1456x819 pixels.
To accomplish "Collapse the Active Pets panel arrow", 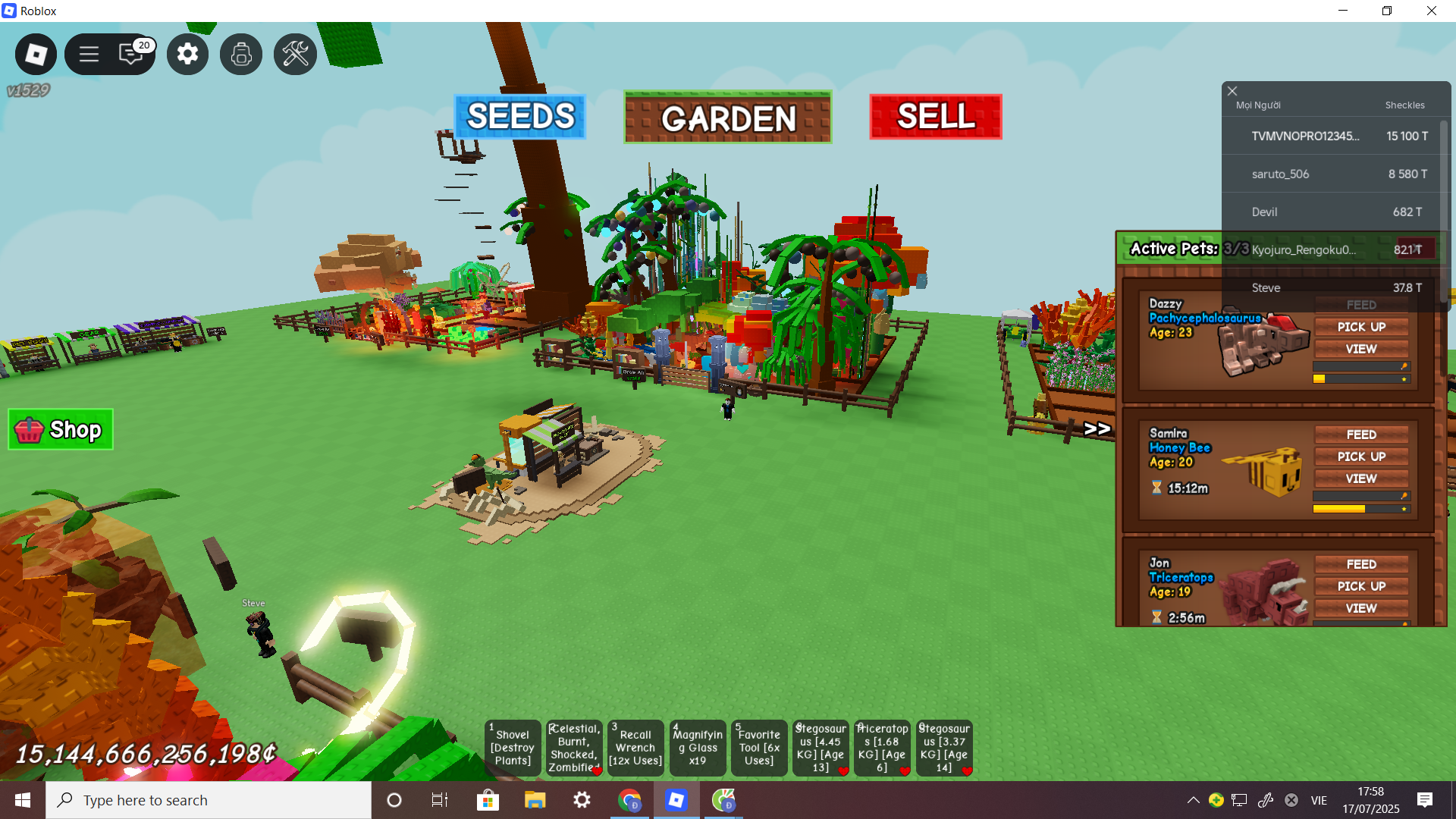I will [1097, 429].
